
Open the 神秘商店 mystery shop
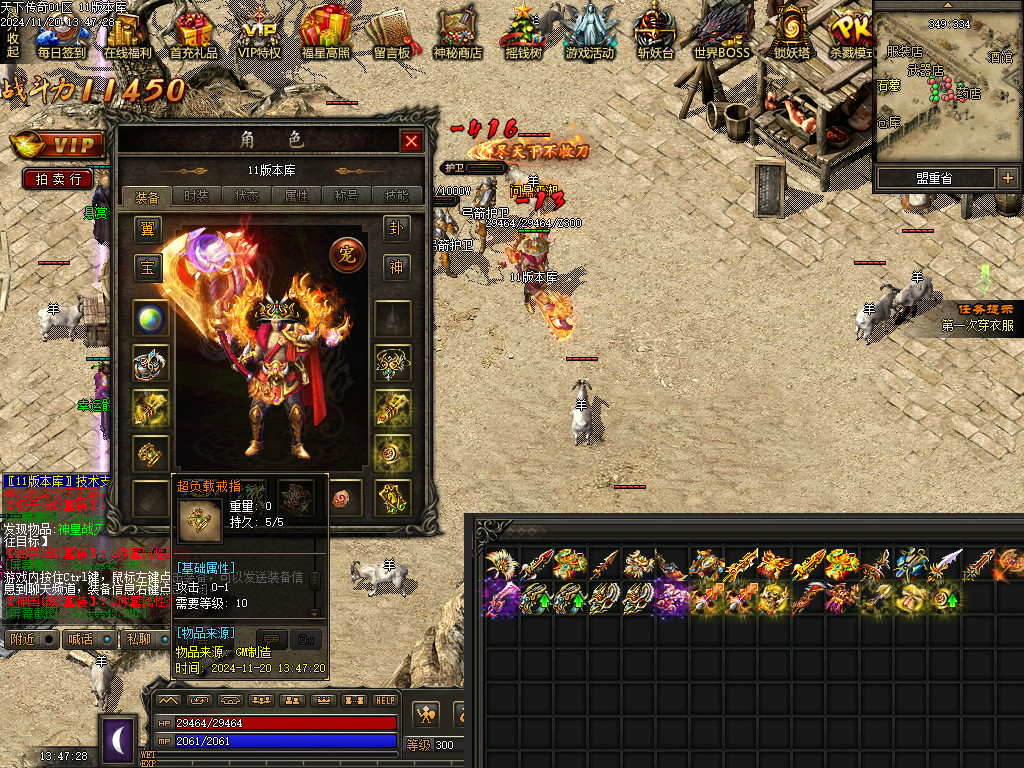[458, 34]
